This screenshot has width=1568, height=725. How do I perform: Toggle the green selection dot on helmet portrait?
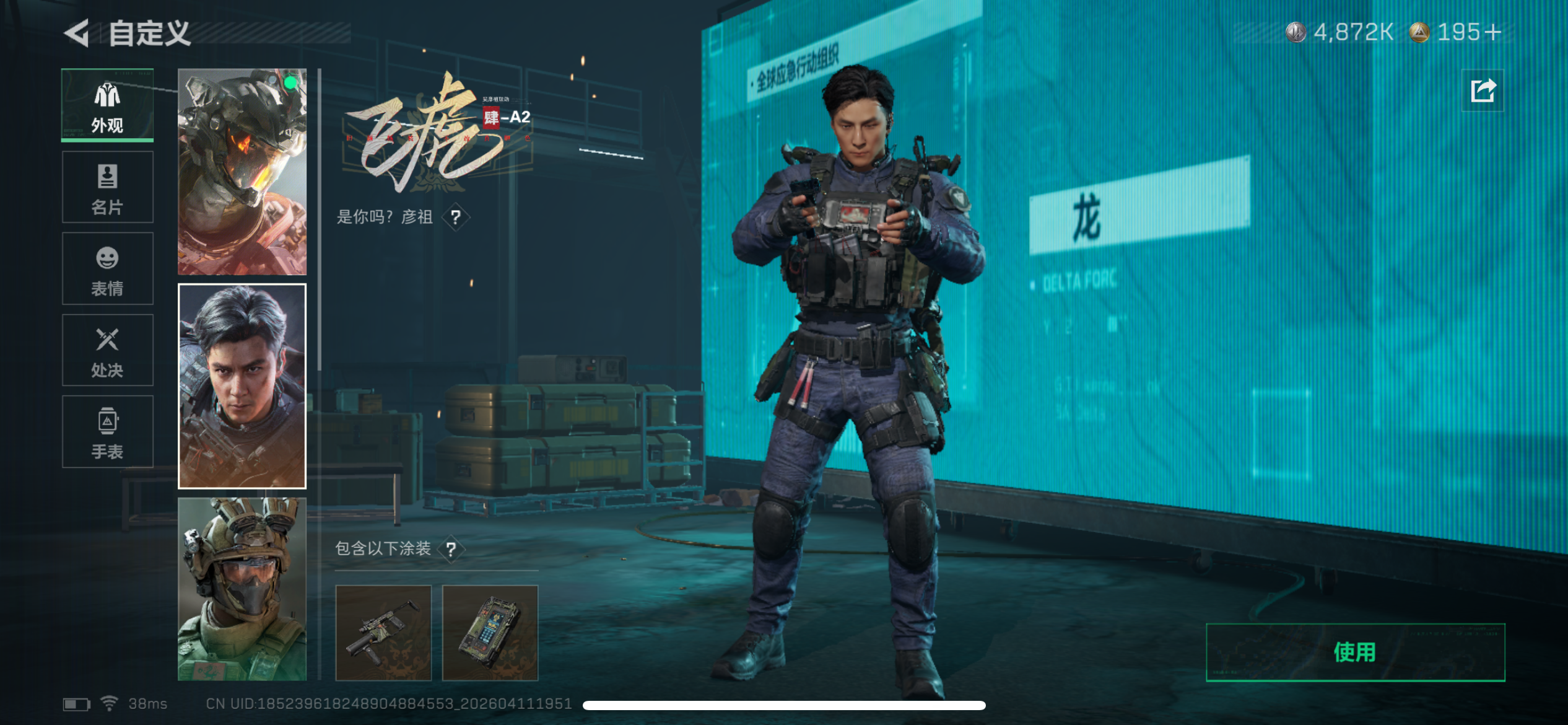coord(289,84)
